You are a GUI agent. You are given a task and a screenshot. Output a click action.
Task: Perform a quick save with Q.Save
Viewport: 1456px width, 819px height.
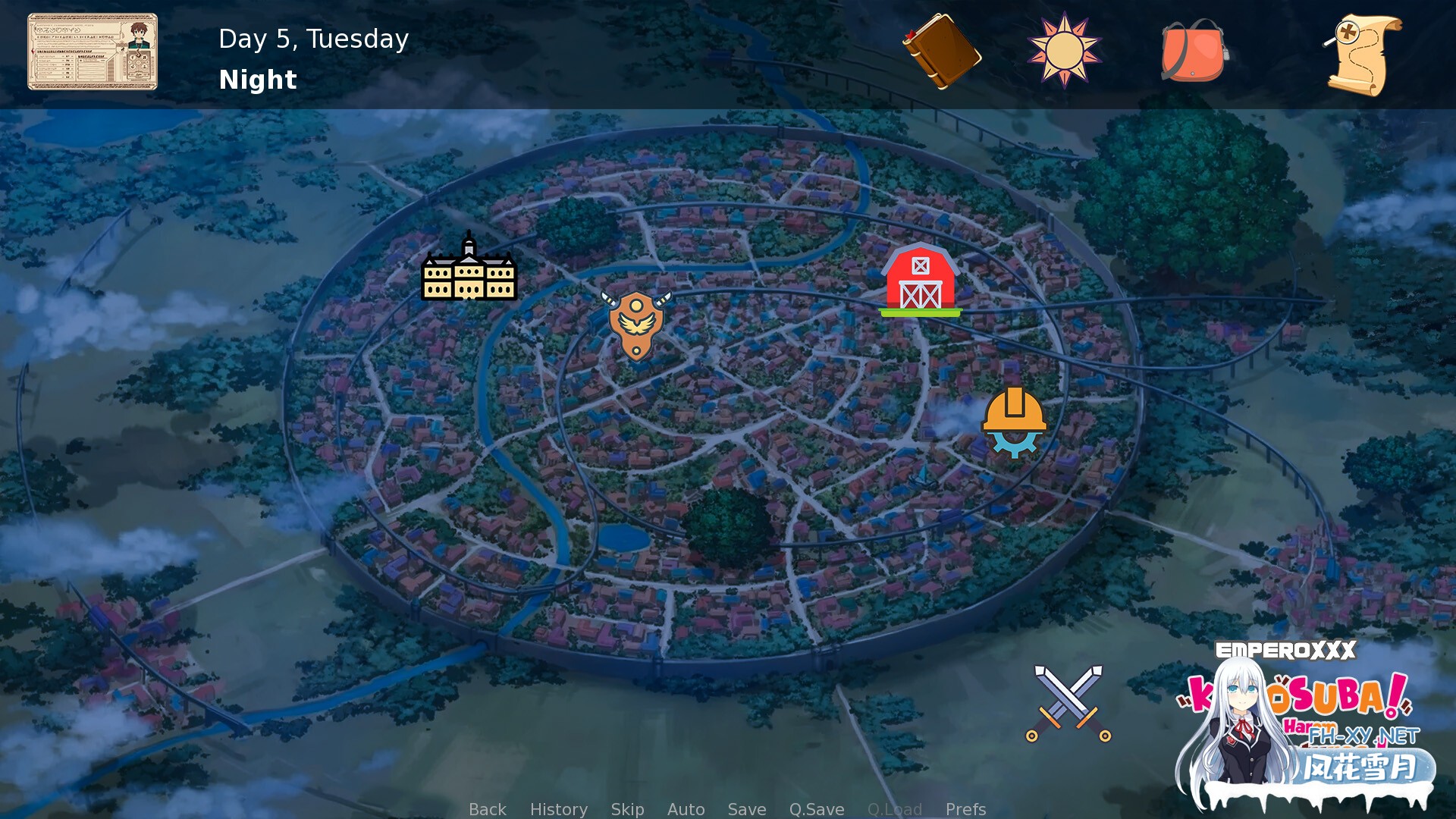[816, 809]
